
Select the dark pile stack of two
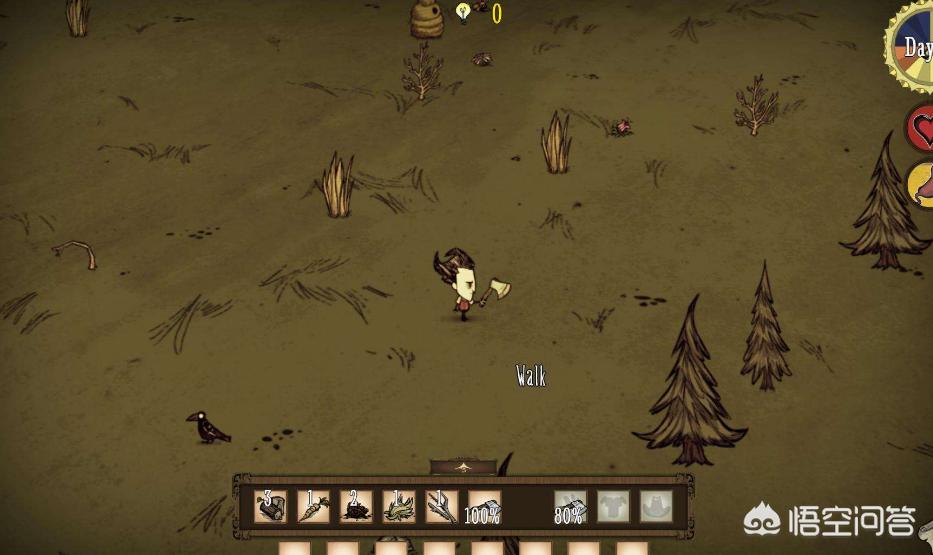356,506
